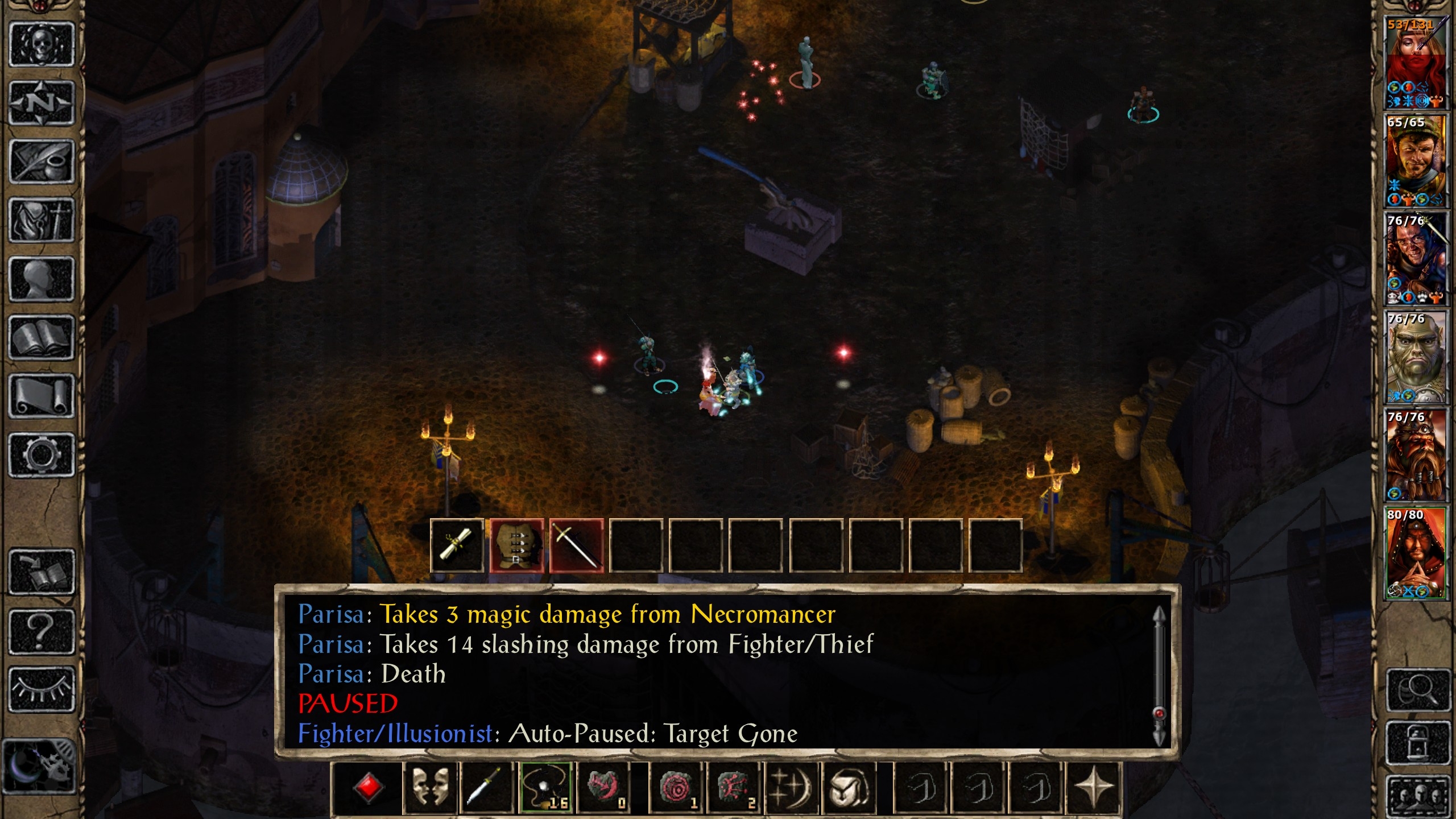Screen dimensions: 1456x819
Task: Quick save using the arrow-and-book button
Action: point(41,572)
